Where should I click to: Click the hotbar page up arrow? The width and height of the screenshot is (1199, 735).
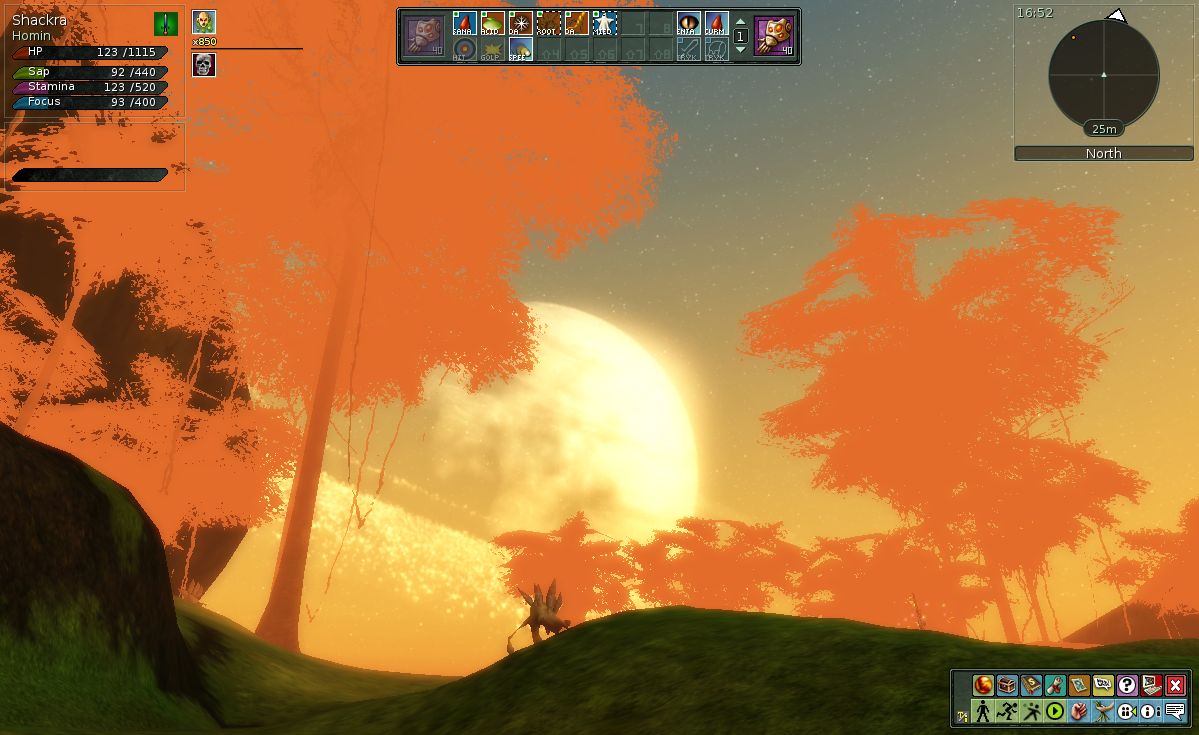[x=740, y=22]
